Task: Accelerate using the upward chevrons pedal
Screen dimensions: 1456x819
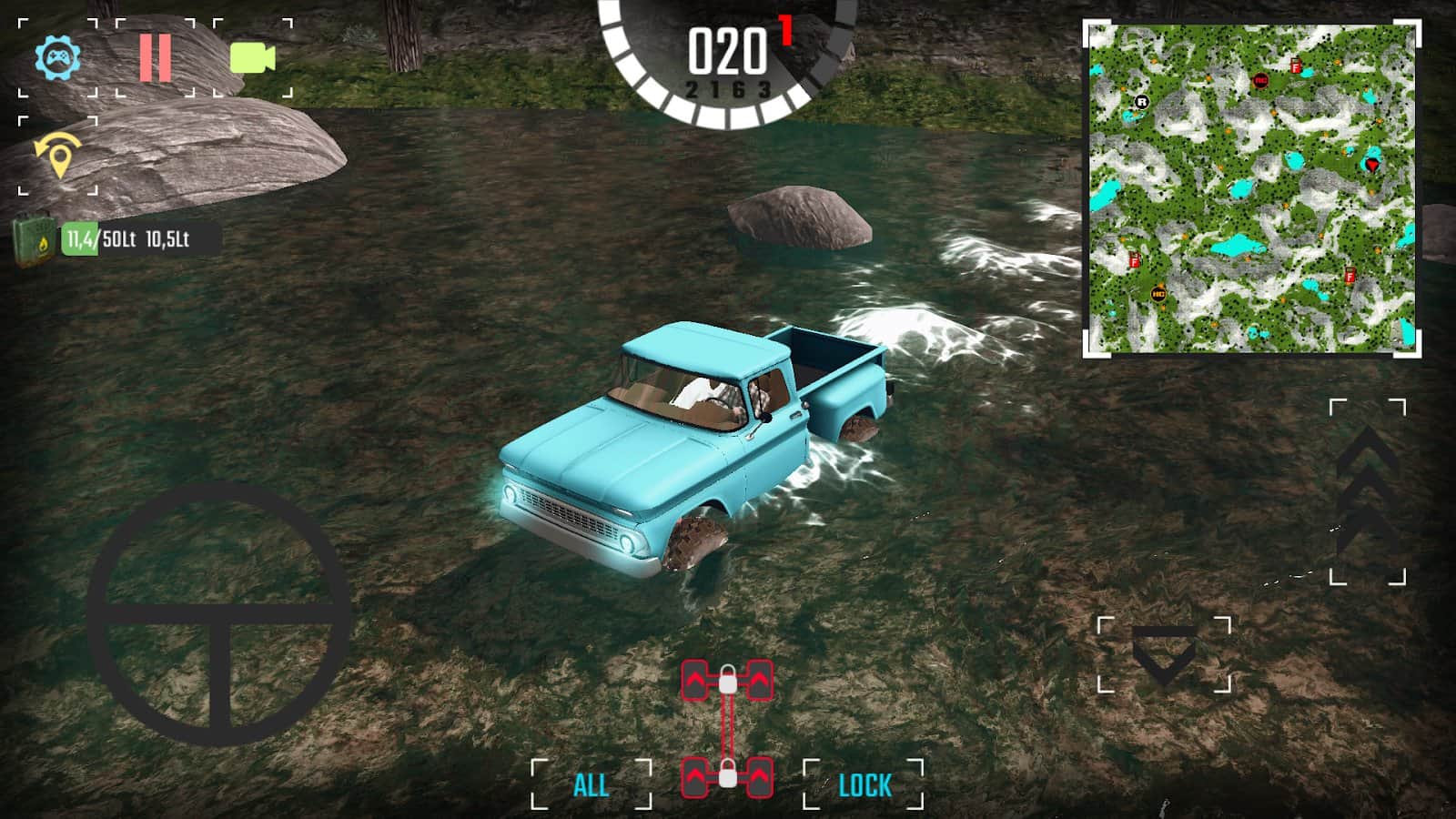Action: point(1367,491)
